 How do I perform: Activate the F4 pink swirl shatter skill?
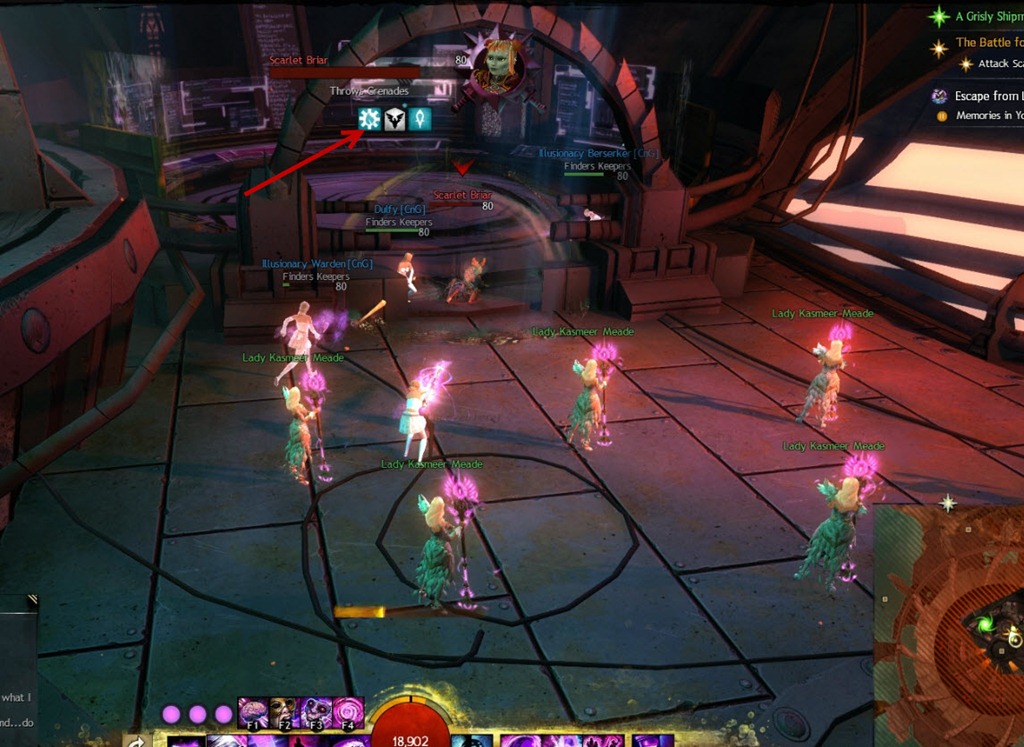tap(347, 712)
